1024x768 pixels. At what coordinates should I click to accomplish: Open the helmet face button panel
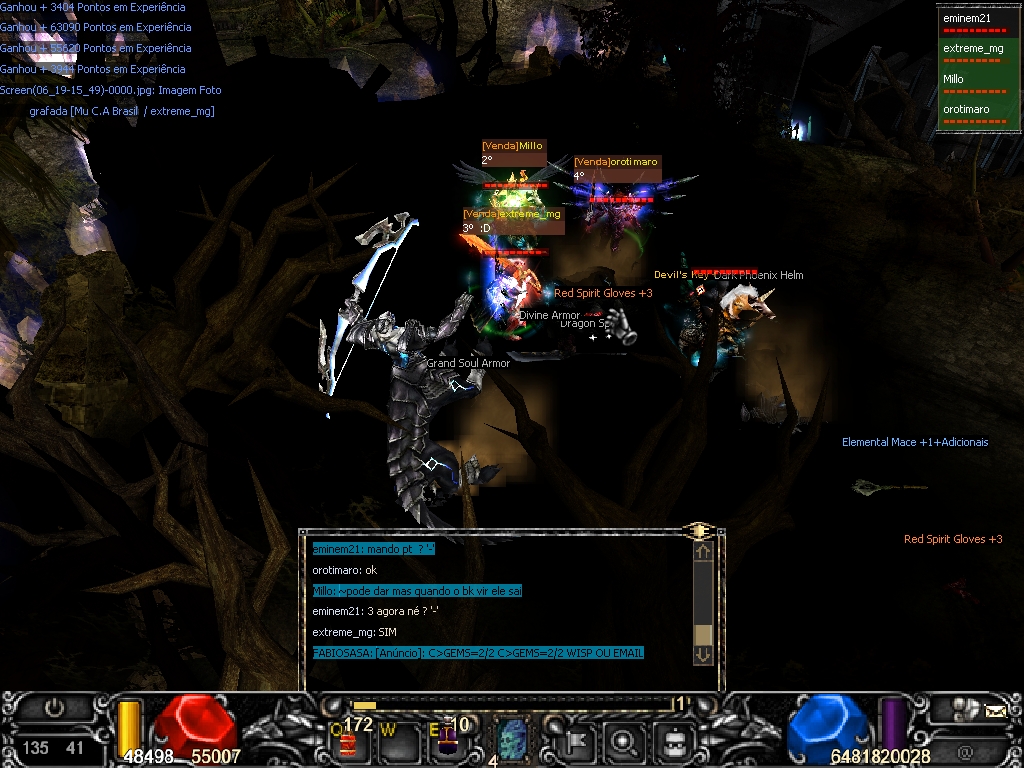[674, 742]
